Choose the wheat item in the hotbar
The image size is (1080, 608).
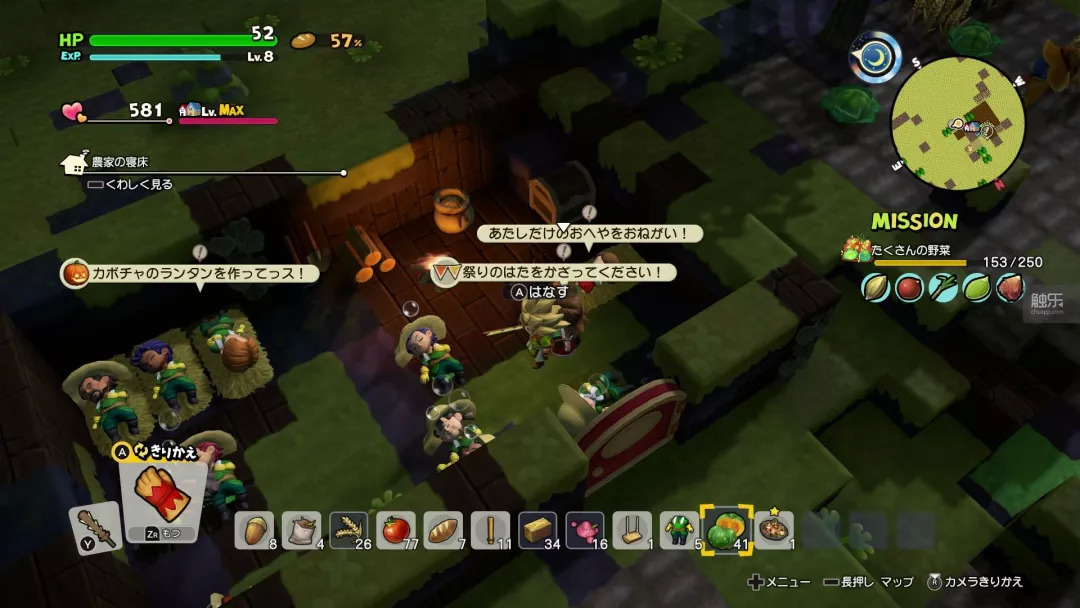(348, 530)
